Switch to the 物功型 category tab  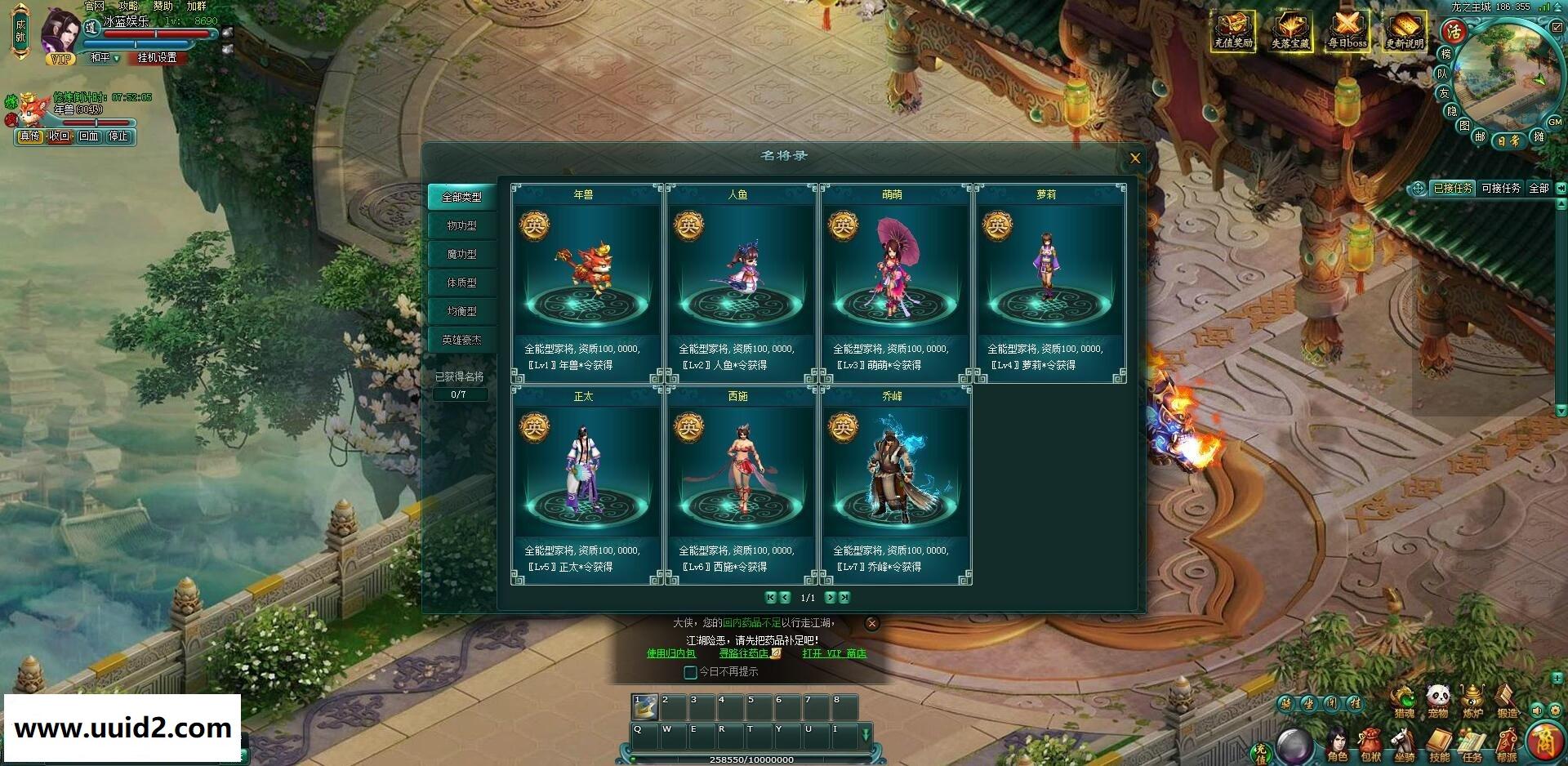point(461,225)
